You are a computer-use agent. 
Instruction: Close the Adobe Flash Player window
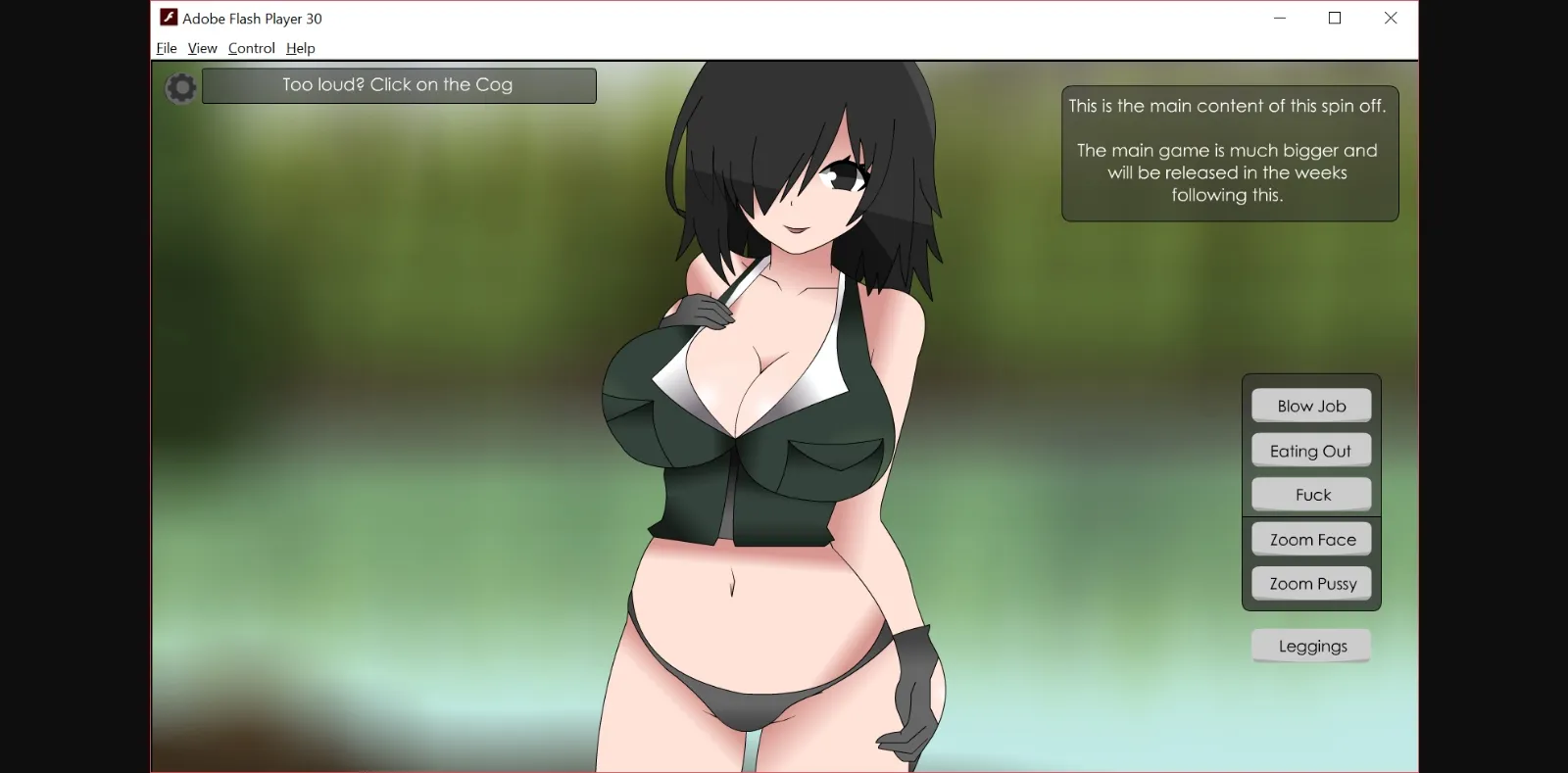point(1390,18)
